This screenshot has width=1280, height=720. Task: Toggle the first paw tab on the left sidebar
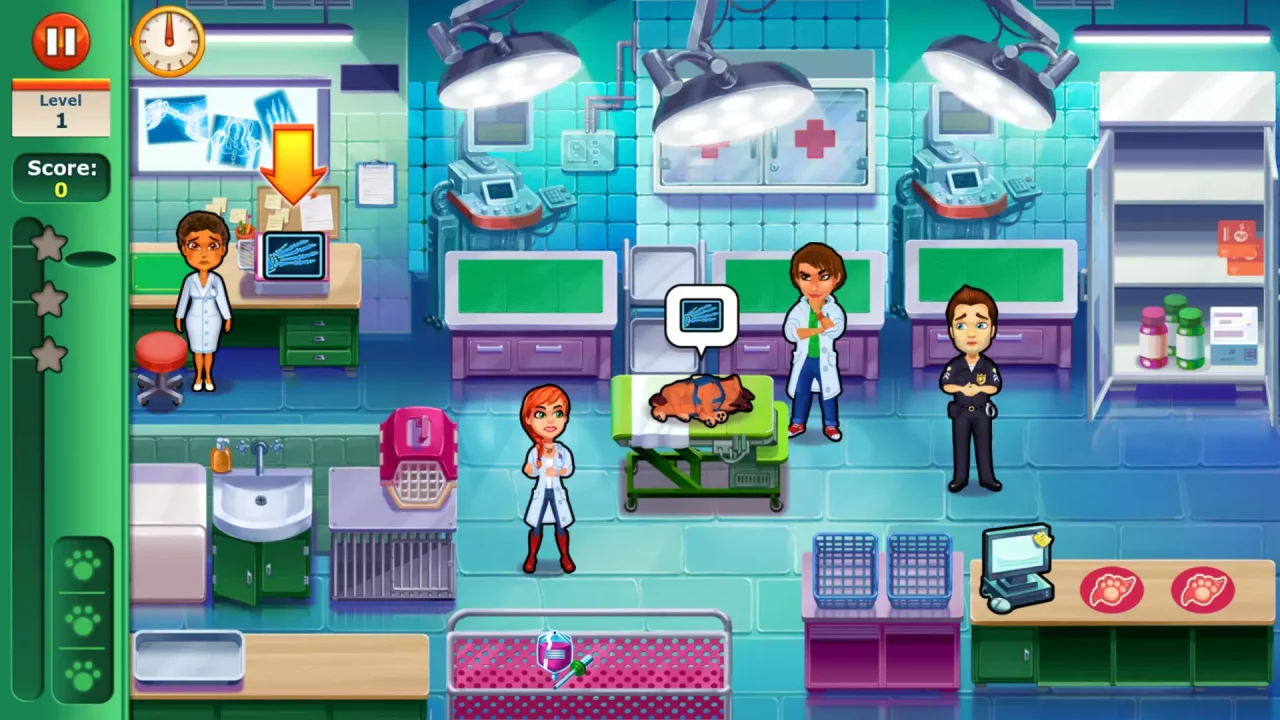click(x=84, y=565)
